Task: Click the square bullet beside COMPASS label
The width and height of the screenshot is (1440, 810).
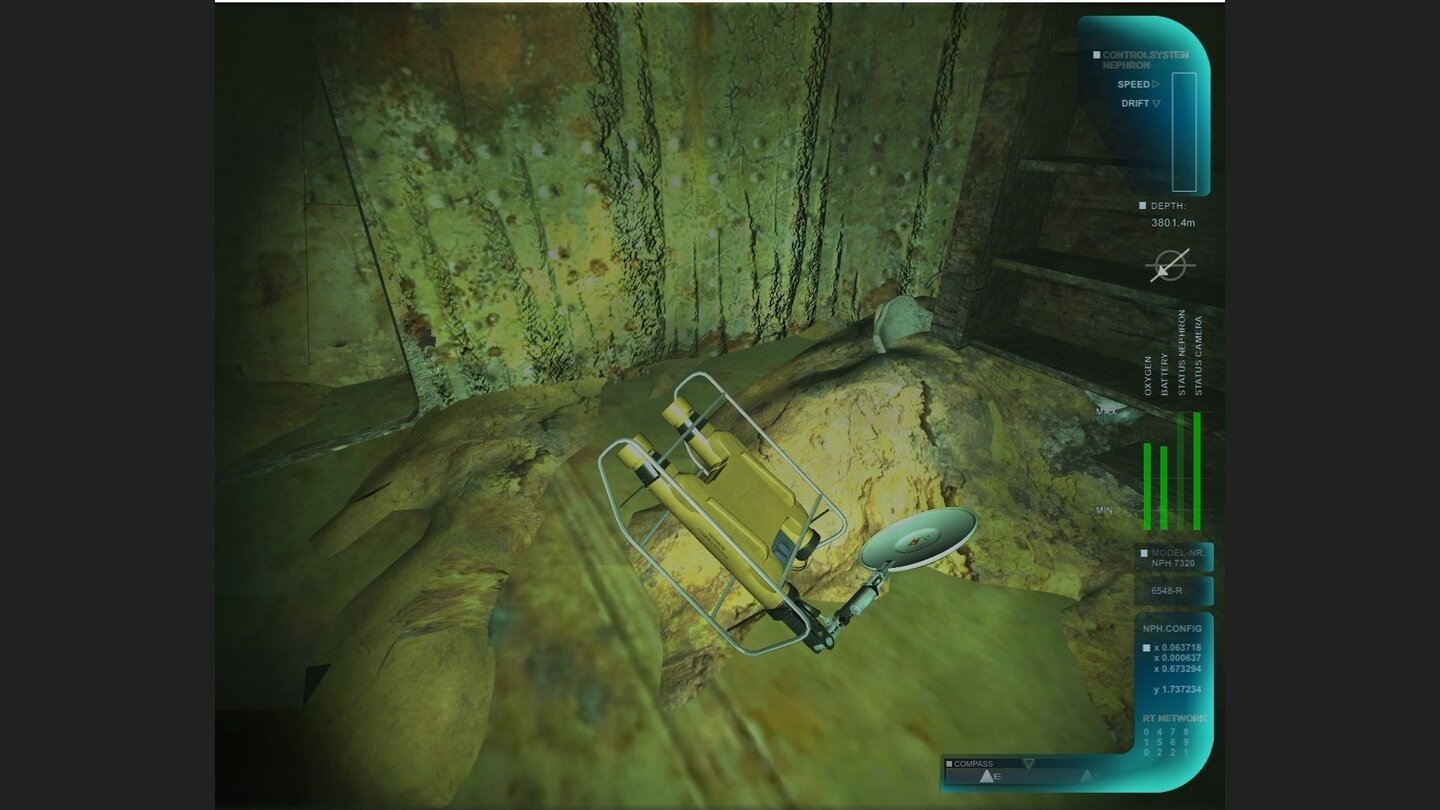Action: pyautogui.click(x=949, y=763)
